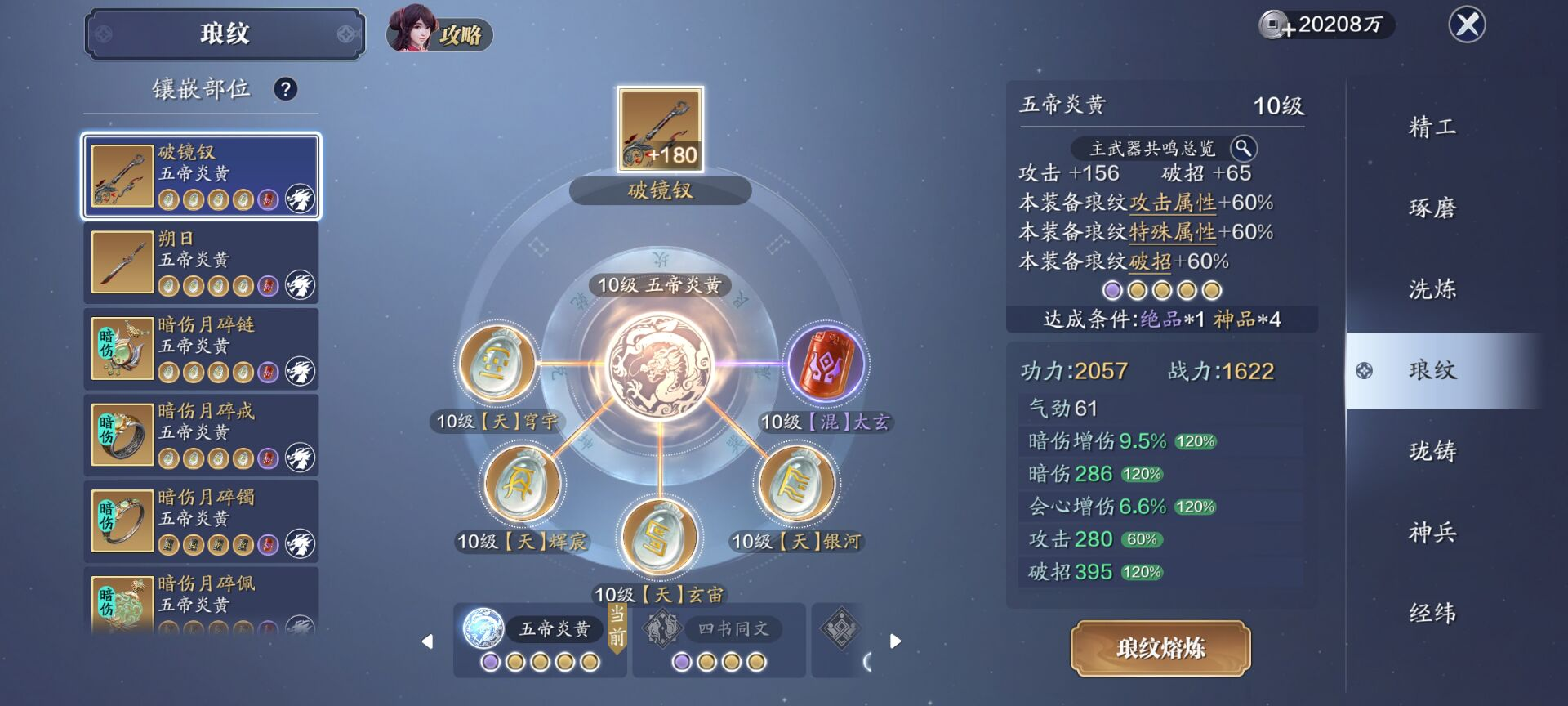Choose the 暗伤月碎戒 equipment row
The image size is (1568, 706).
201,436
